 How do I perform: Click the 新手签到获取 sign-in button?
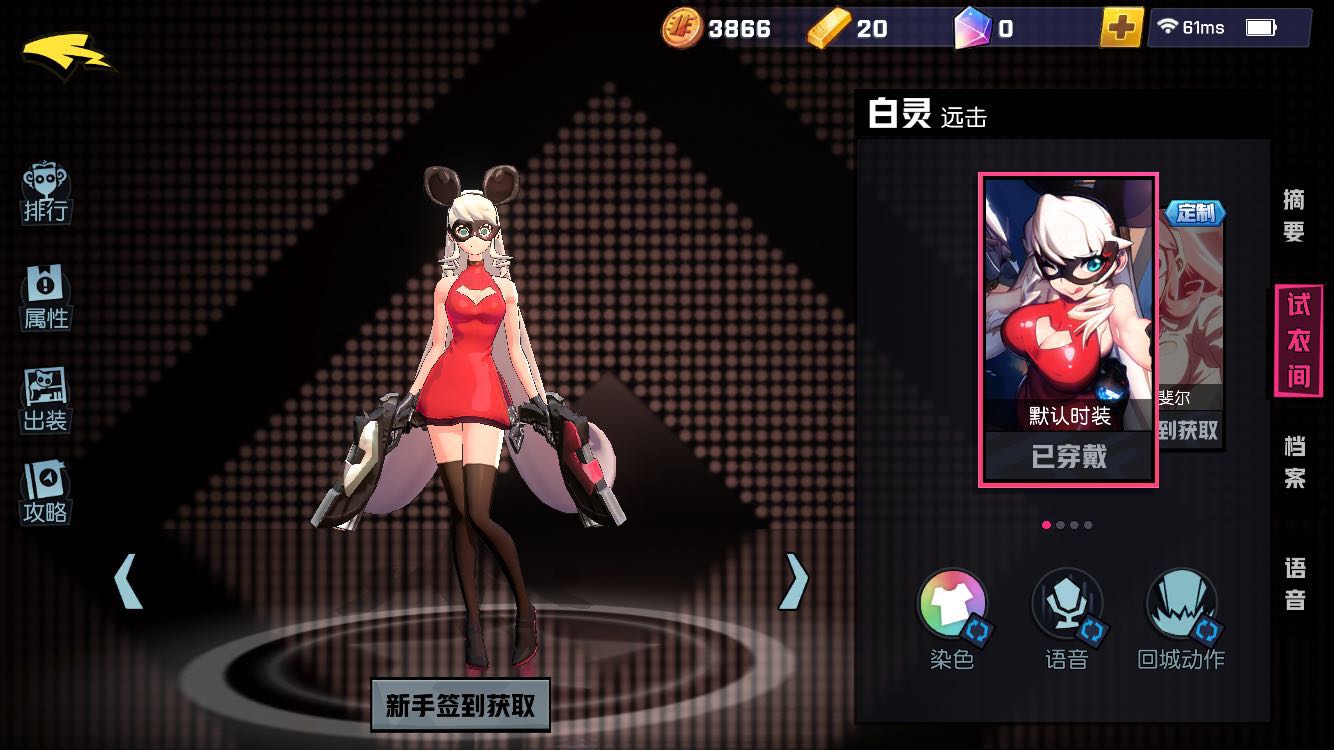click(x=461, y=705)
